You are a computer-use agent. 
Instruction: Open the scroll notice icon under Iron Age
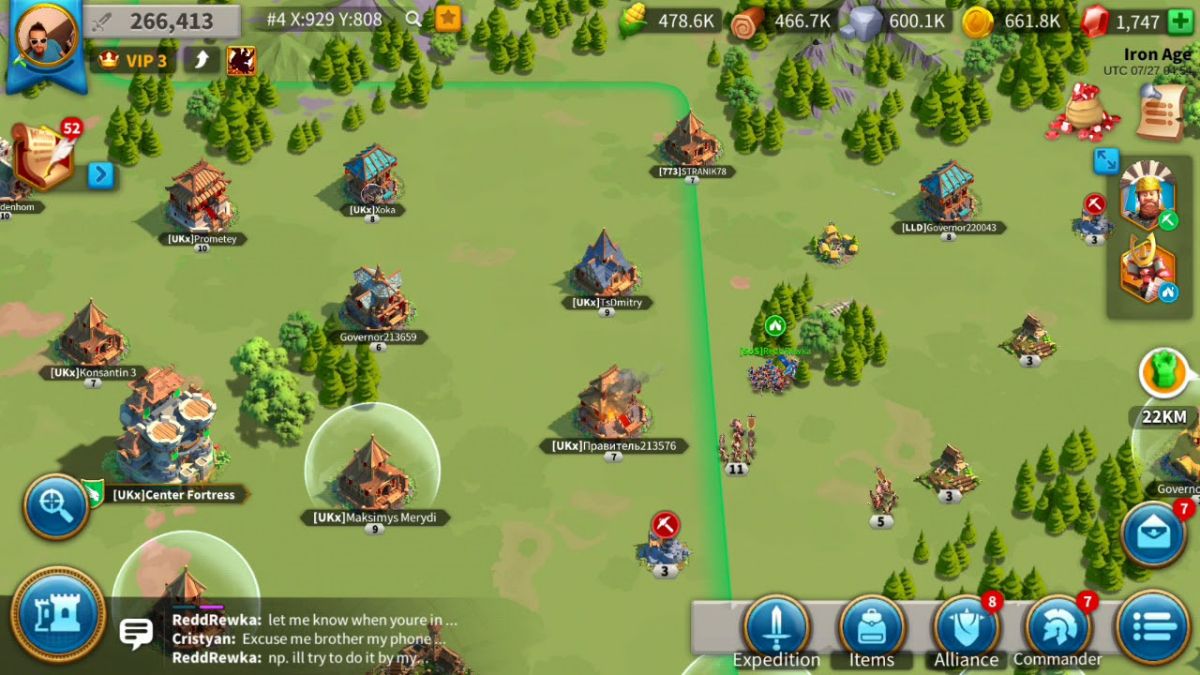[1160, 112]
